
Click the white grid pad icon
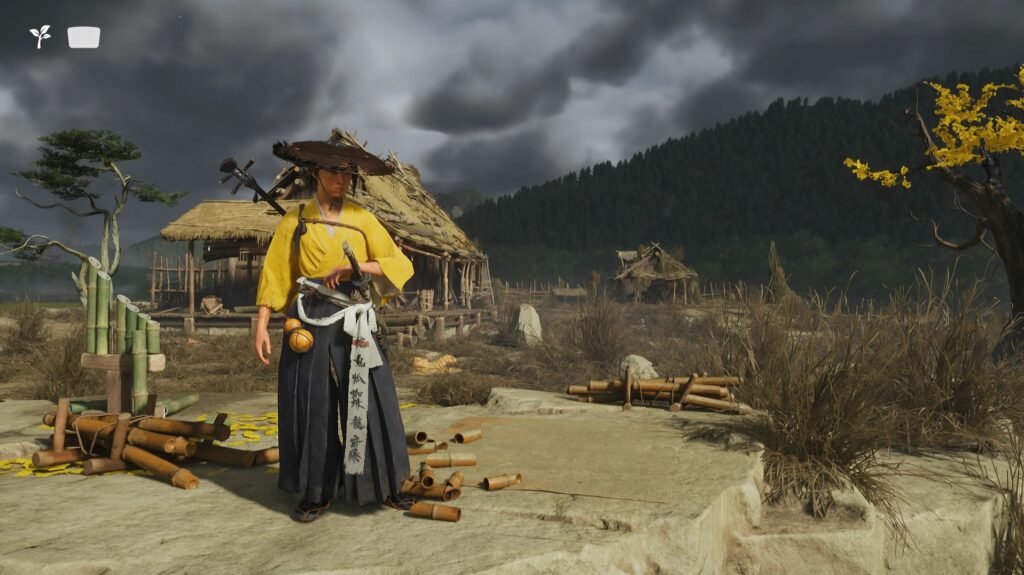point(84,37)
